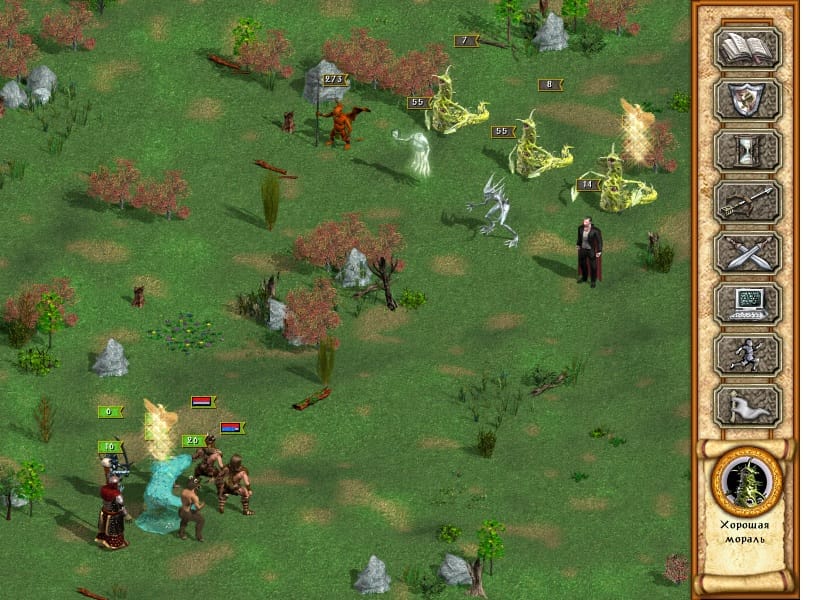Choose the white flag surrender button
819x600 pixels.
click(x=746, y=406)
